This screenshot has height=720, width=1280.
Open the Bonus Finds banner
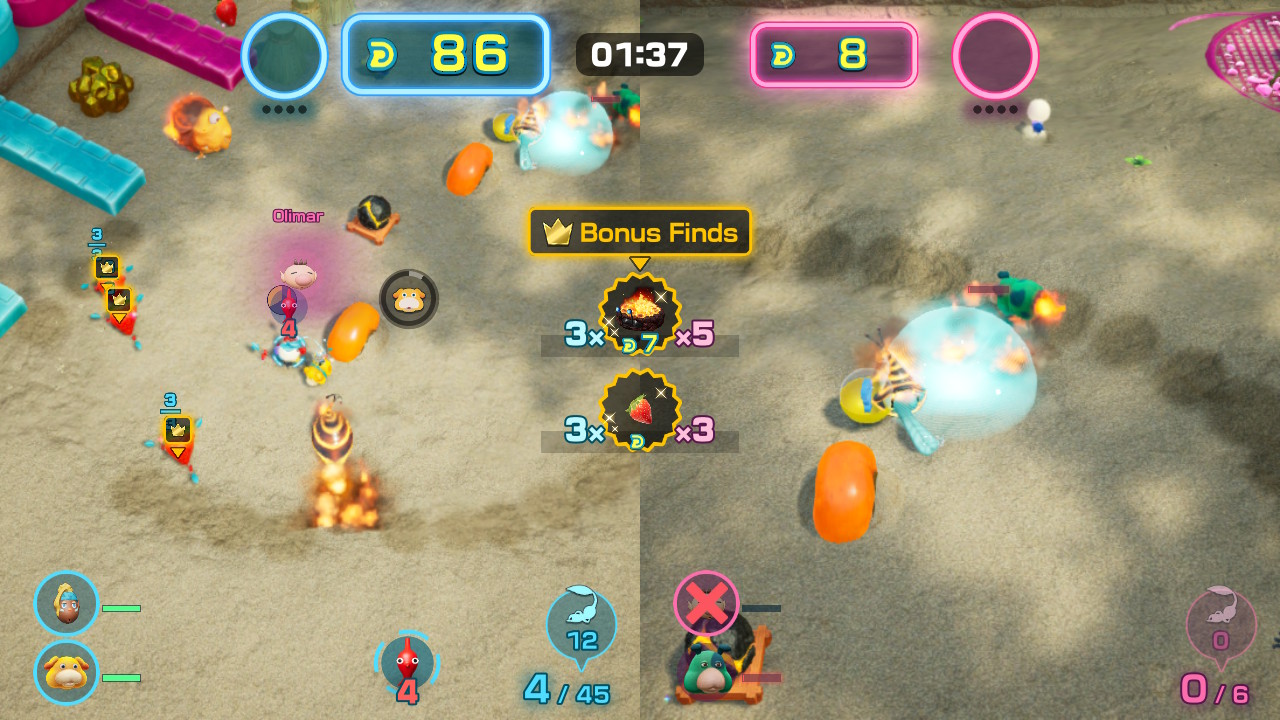coord(640,233)
